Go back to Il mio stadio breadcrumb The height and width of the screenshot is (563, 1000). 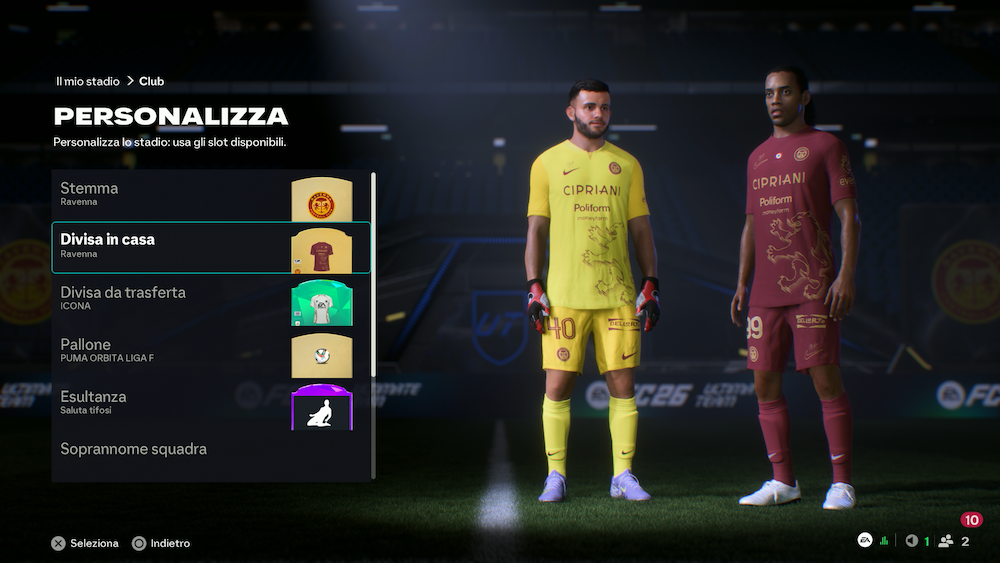coord(88,82)
